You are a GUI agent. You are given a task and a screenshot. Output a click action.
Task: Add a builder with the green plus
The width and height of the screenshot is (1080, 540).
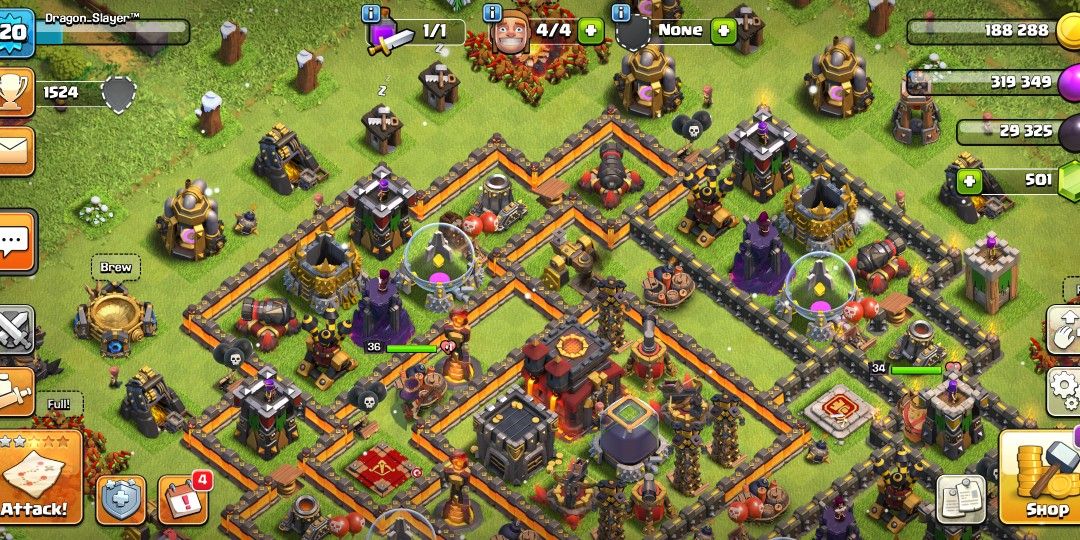[590, 30]
